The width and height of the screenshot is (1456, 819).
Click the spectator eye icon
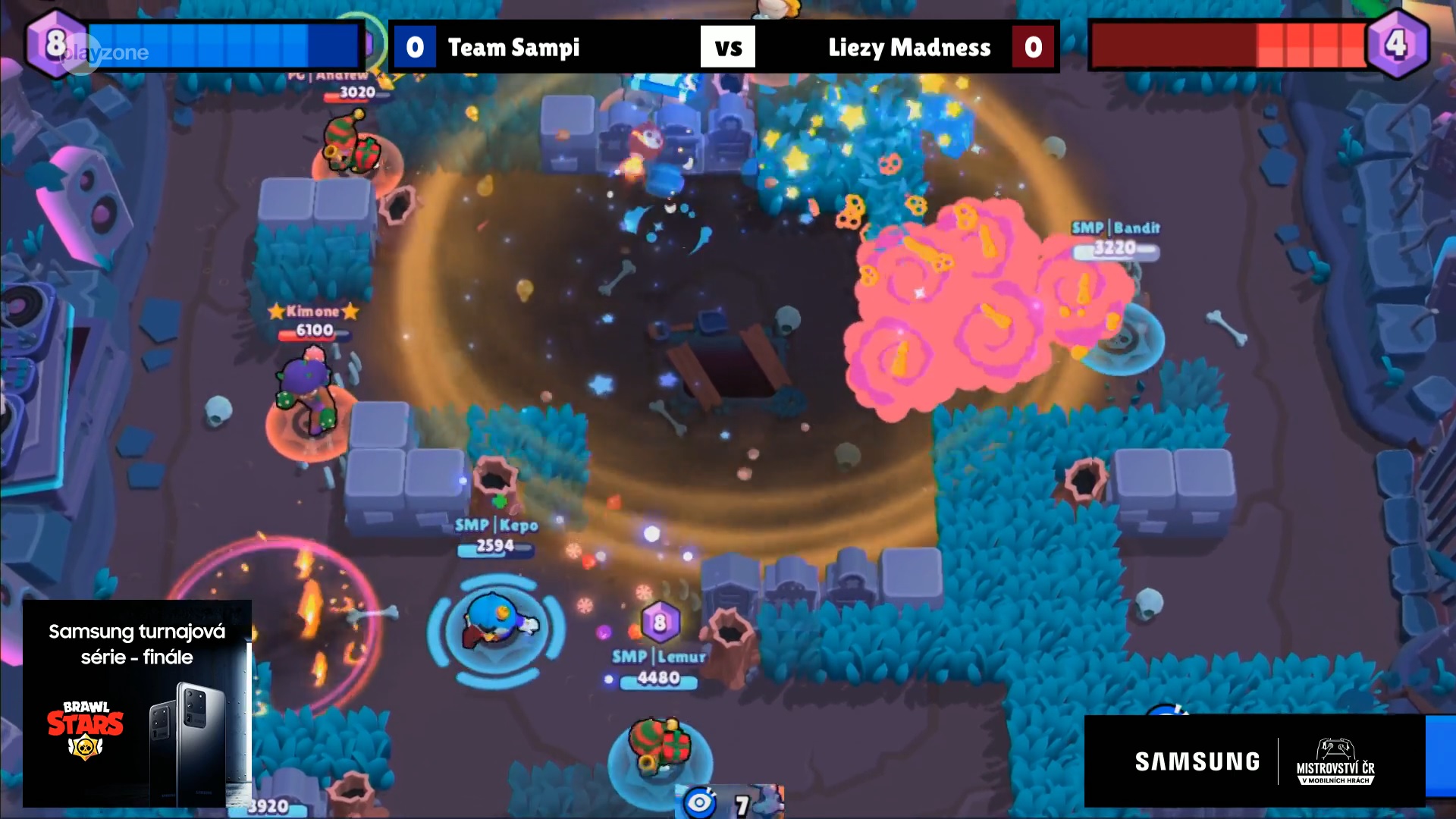(698, 802)
